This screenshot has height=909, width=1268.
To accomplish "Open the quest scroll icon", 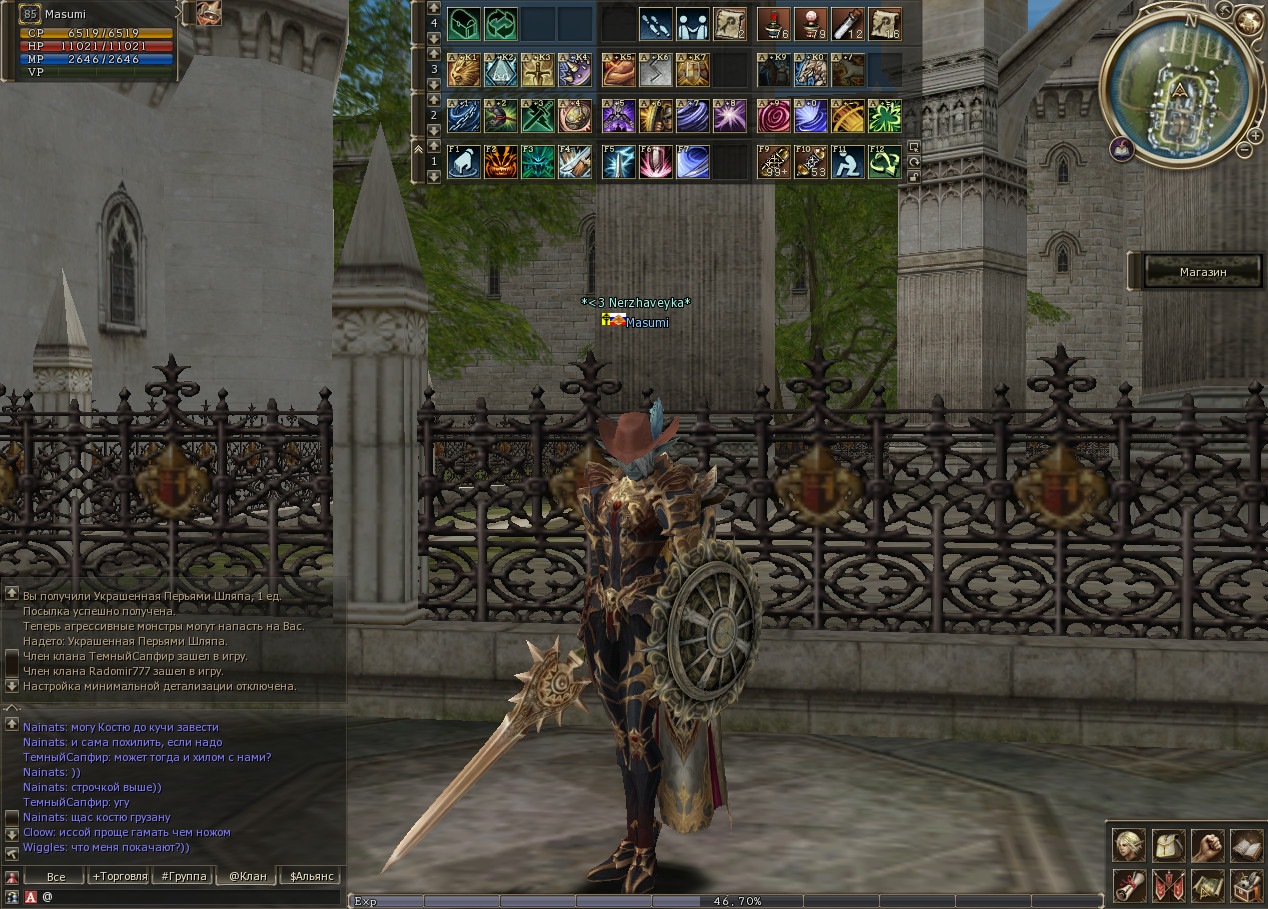I will pyautogui.click(x=1130, y=885).
